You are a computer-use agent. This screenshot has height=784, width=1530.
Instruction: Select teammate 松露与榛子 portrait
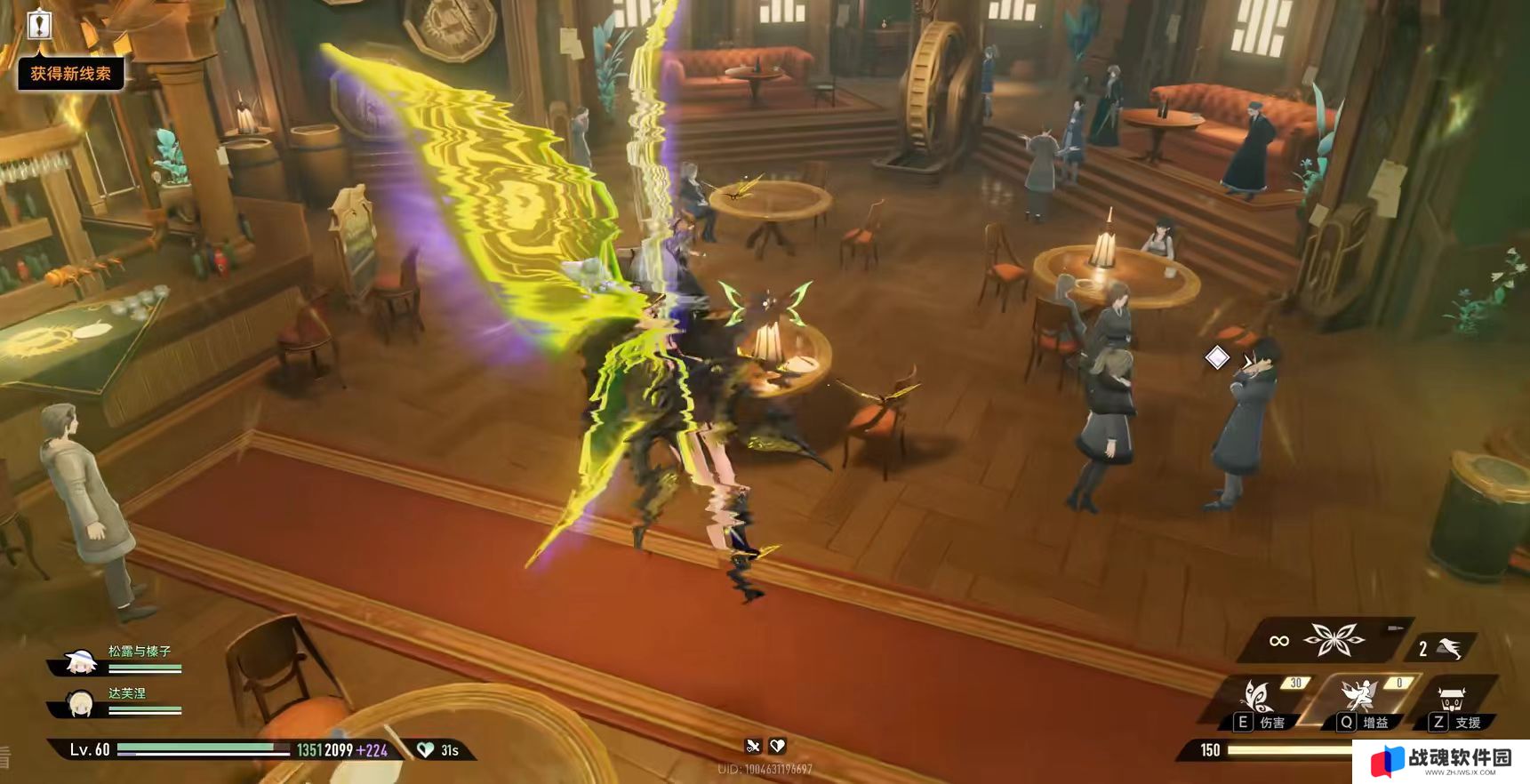point(80,661)
